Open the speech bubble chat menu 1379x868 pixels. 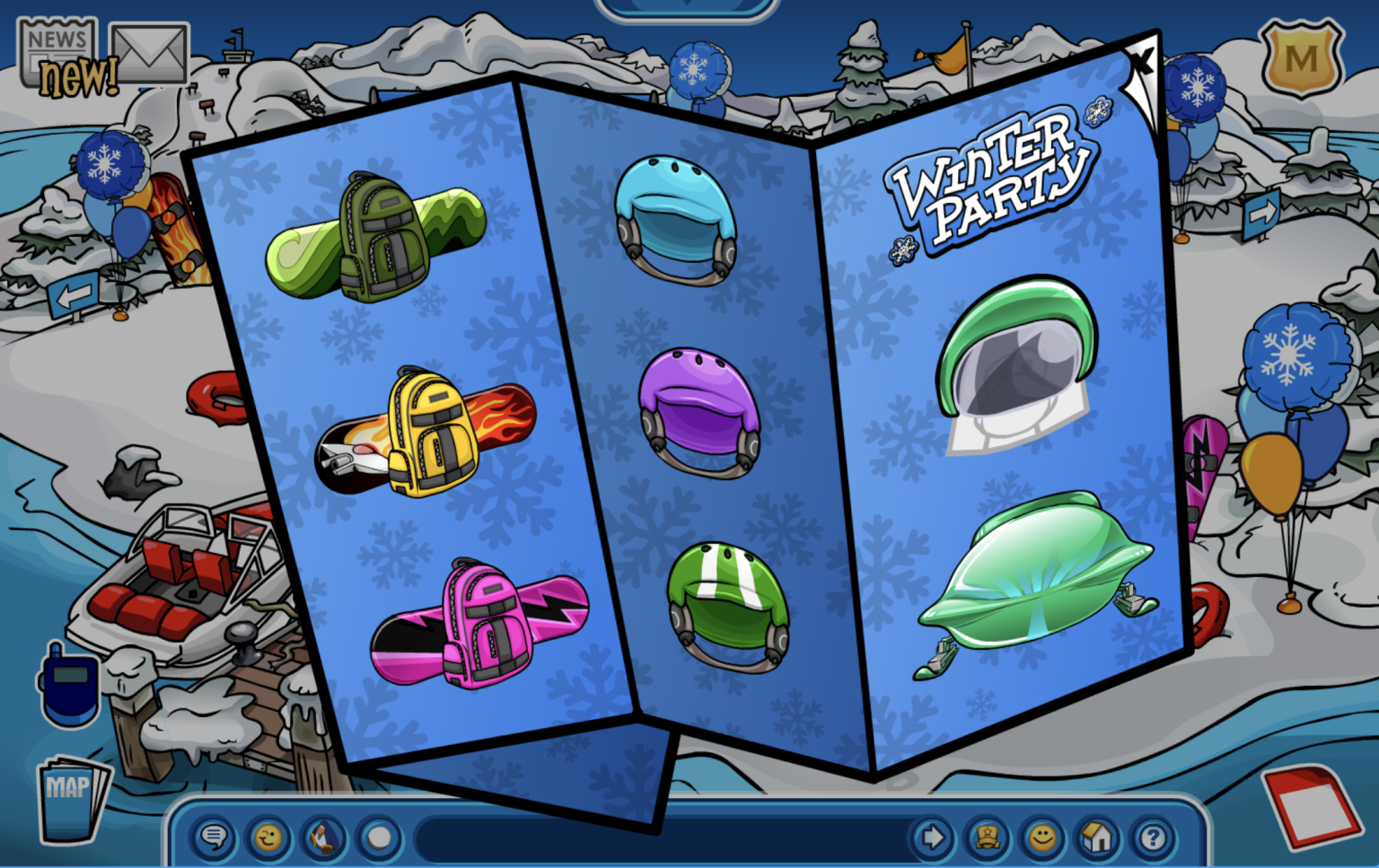click(214, 838)
